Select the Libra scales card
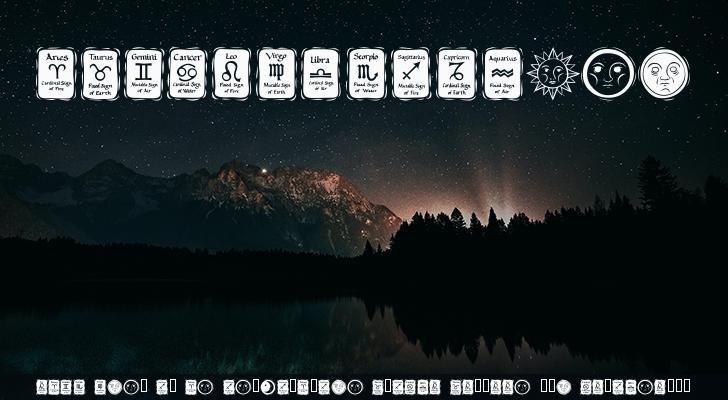728x400 pixels. (321, 74)
